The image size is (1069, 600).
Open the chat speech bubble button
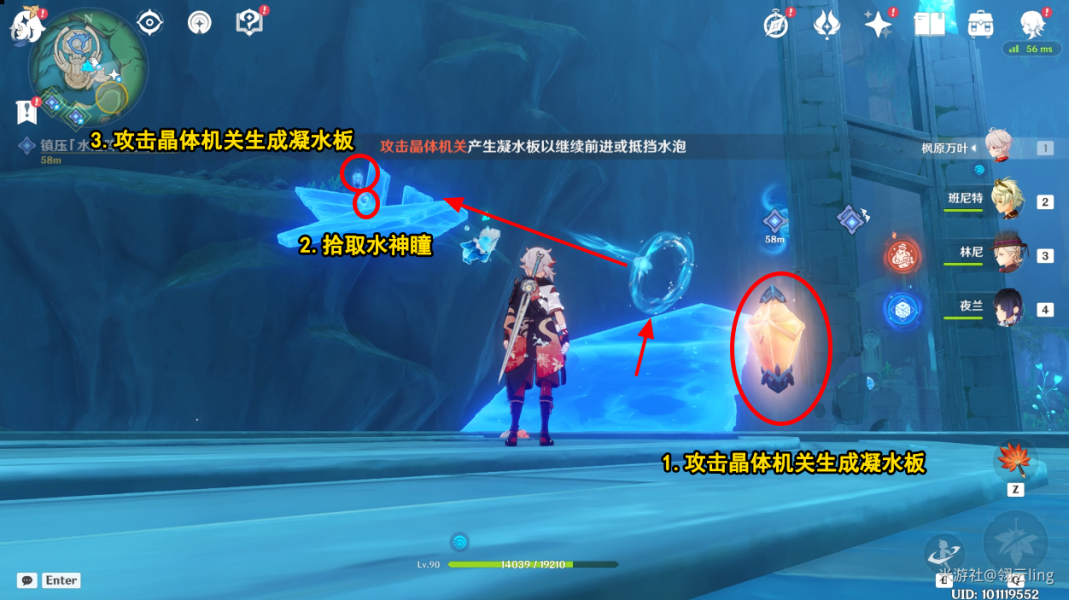27,580
